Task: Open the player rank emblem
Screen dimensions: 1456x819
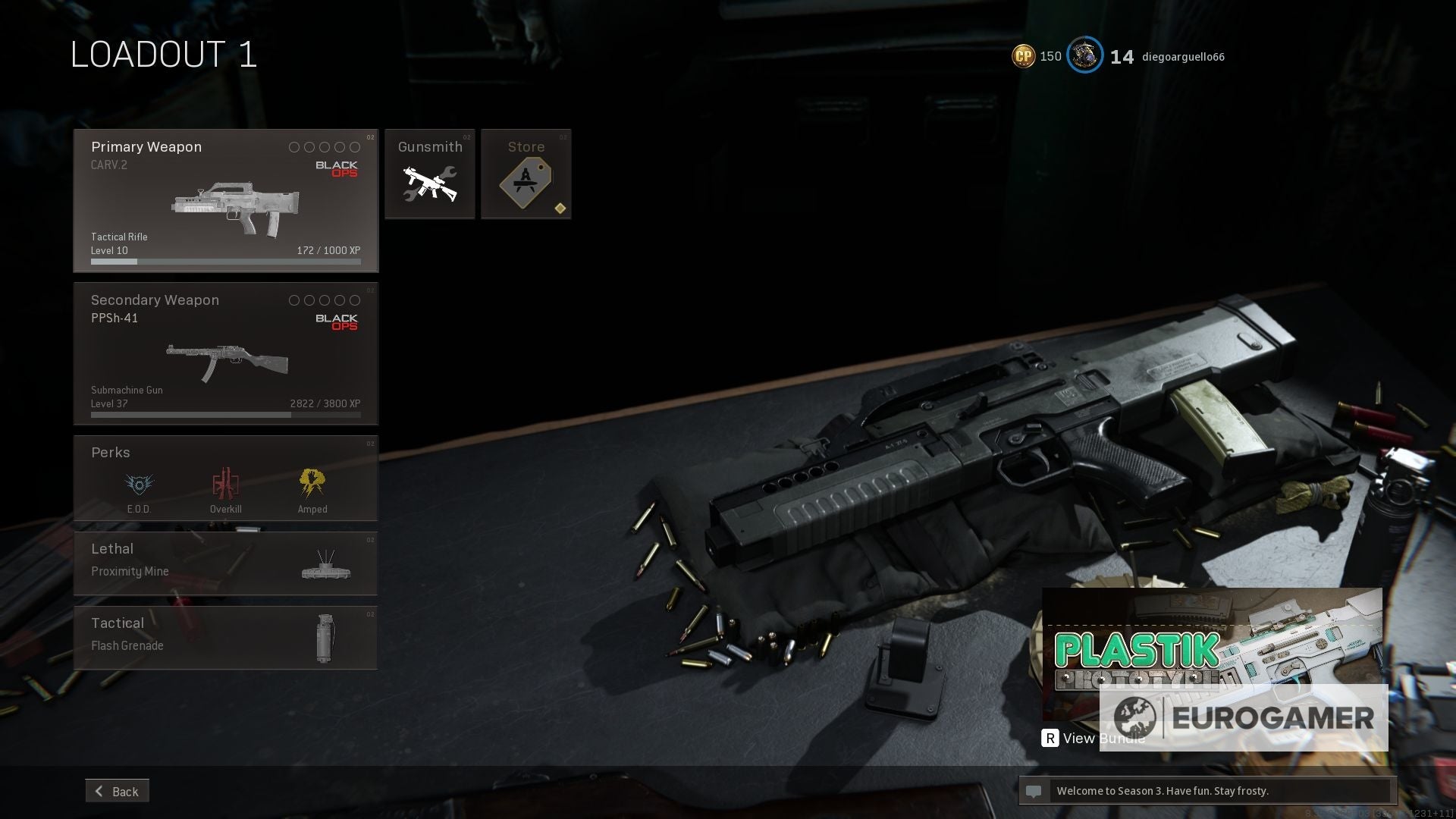Action: tap(1084, 55)
